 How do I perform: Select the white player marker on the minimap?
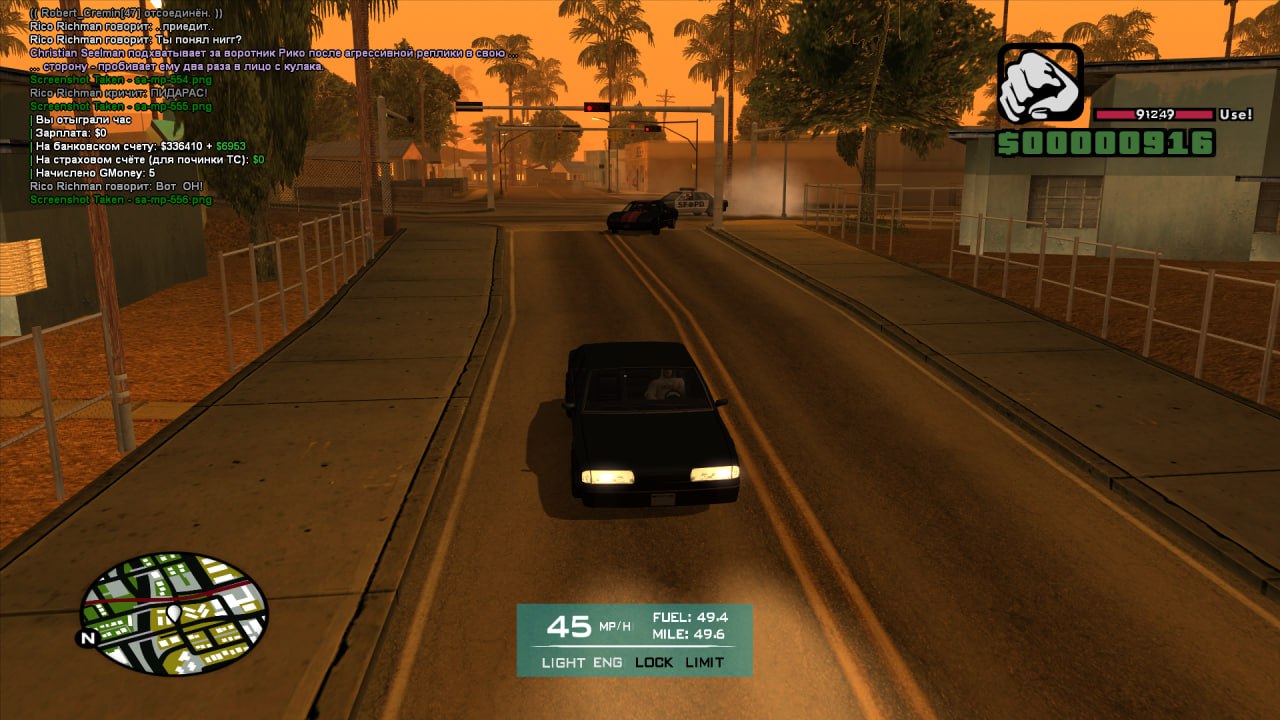coord(173,611)
